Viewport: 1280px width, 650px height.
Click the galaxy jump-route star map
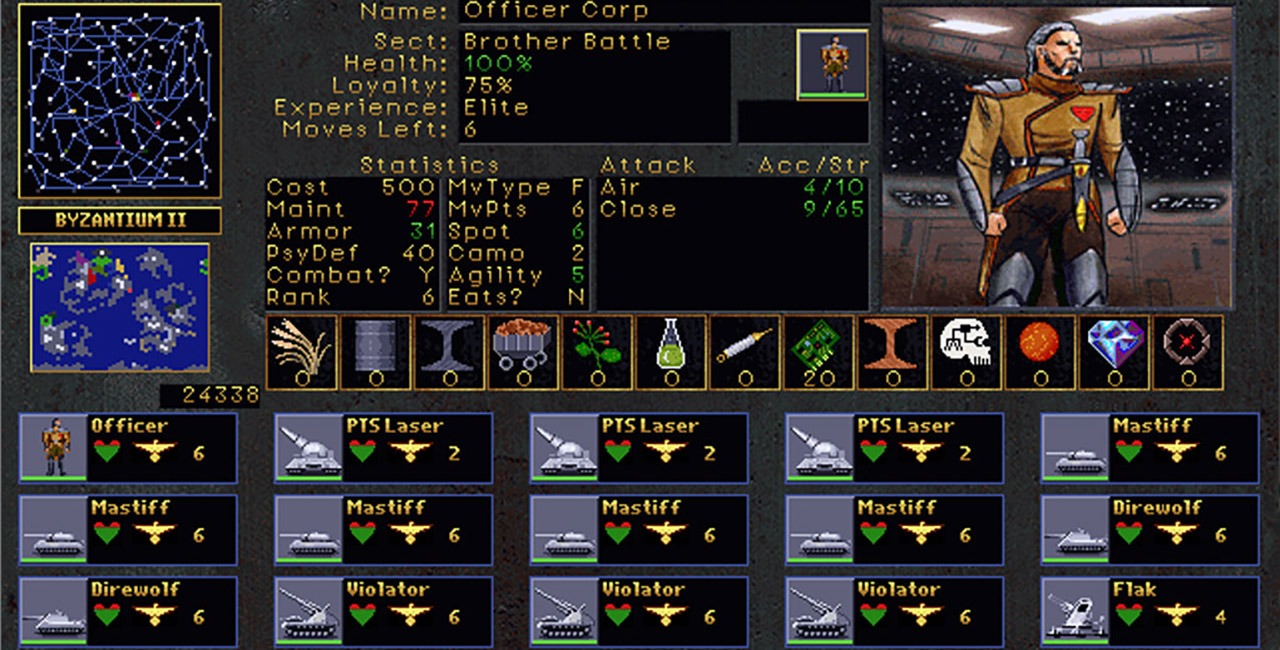(x=120, y=101)
